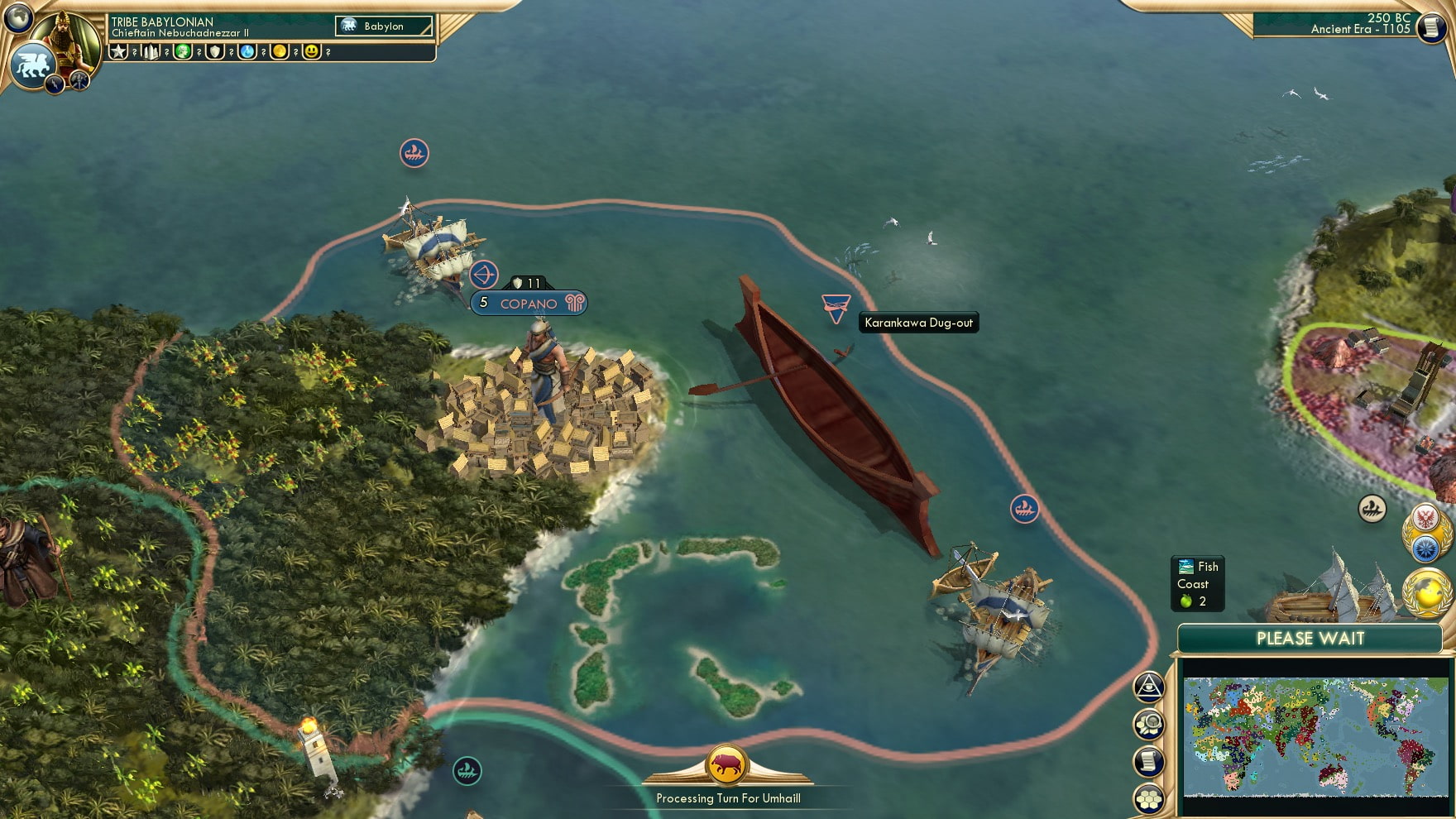
Task: Toggle the hex grid button by the minimap
Action: click(x=1149, y=799)
